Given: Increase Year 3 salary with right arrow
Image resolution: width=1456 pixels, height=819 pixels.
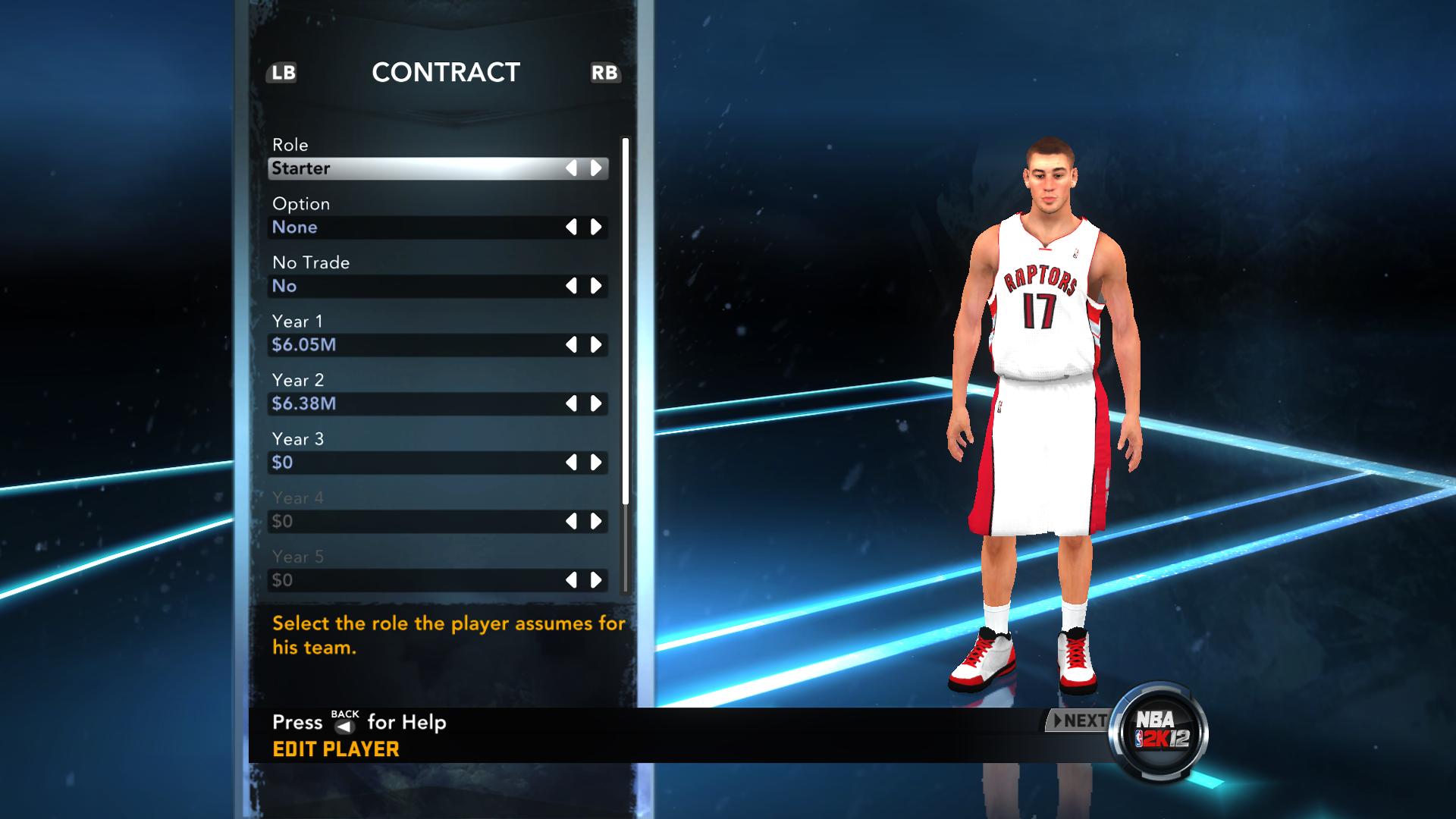Looking at the screenshot, I should coord(596,463).
